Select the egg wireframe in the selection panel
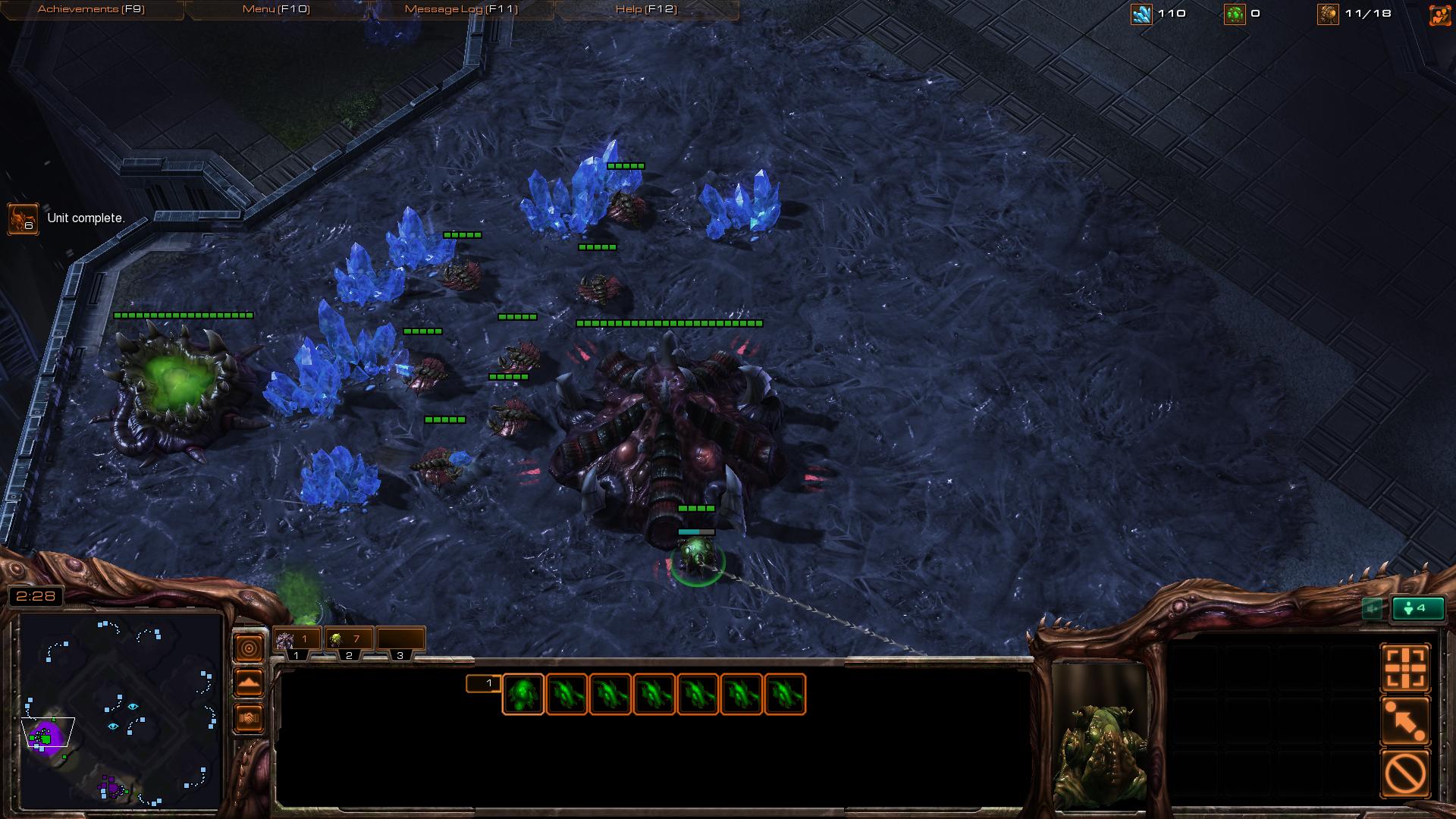1456x819 pixels. [522, 695]
